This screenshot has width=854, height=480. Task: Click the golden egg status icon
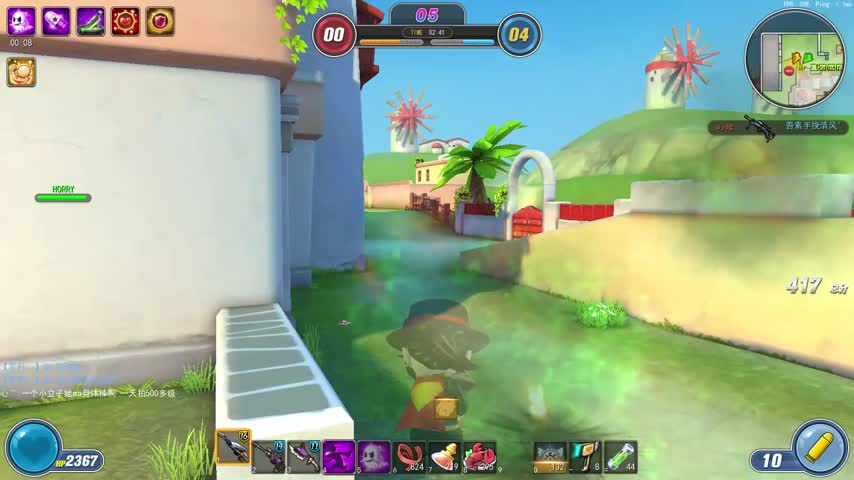21,71
